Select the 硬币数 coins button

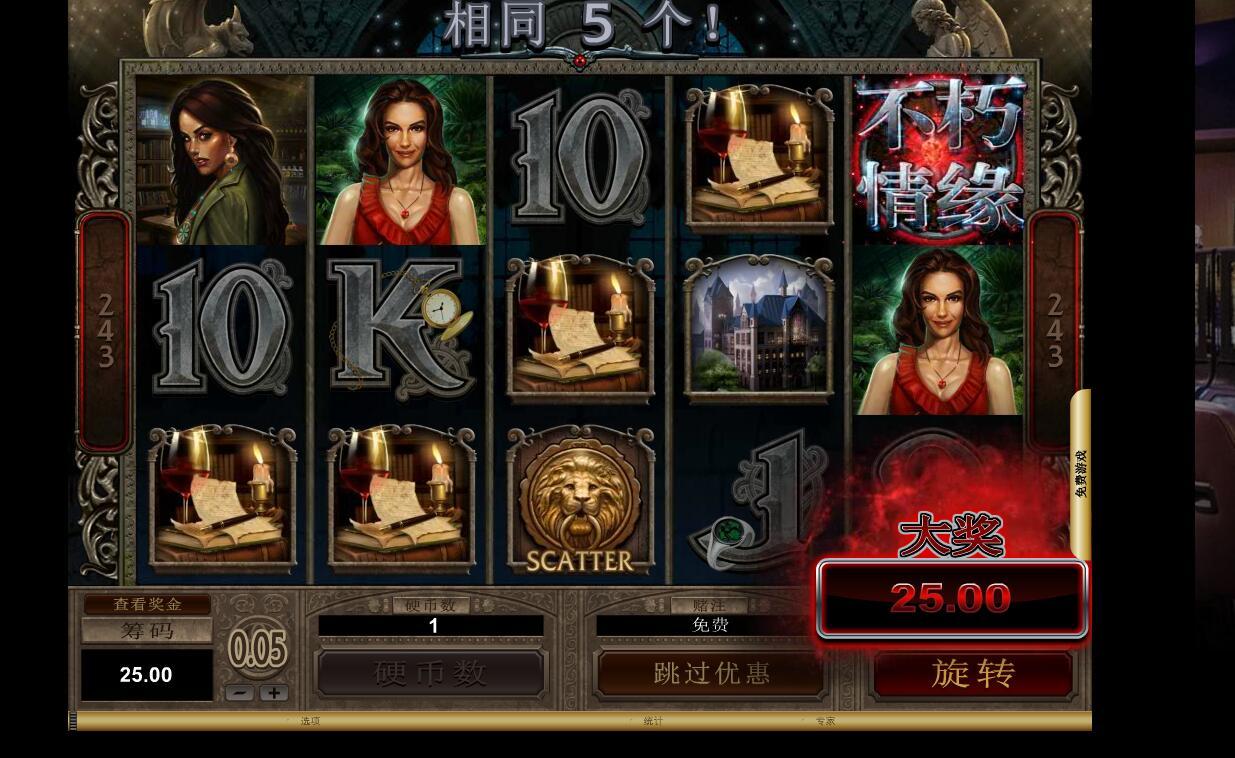click(x=430, y=673)
